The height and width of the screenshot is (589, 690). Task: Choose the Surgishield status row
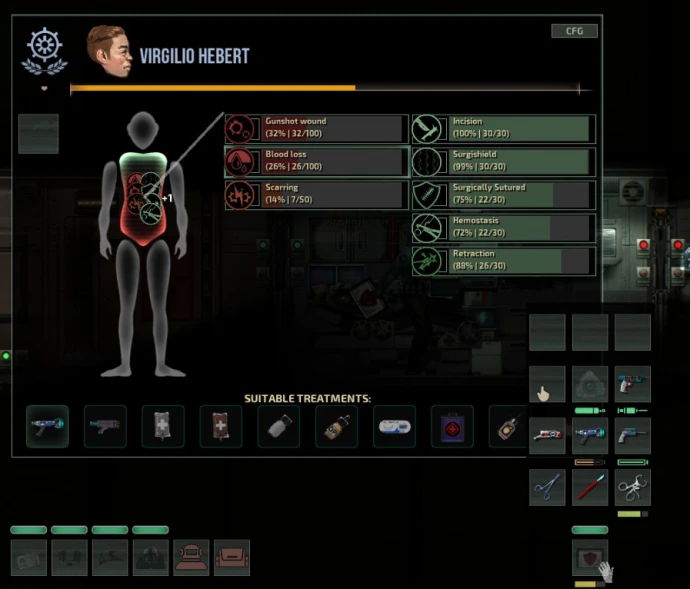click(503, 162)
